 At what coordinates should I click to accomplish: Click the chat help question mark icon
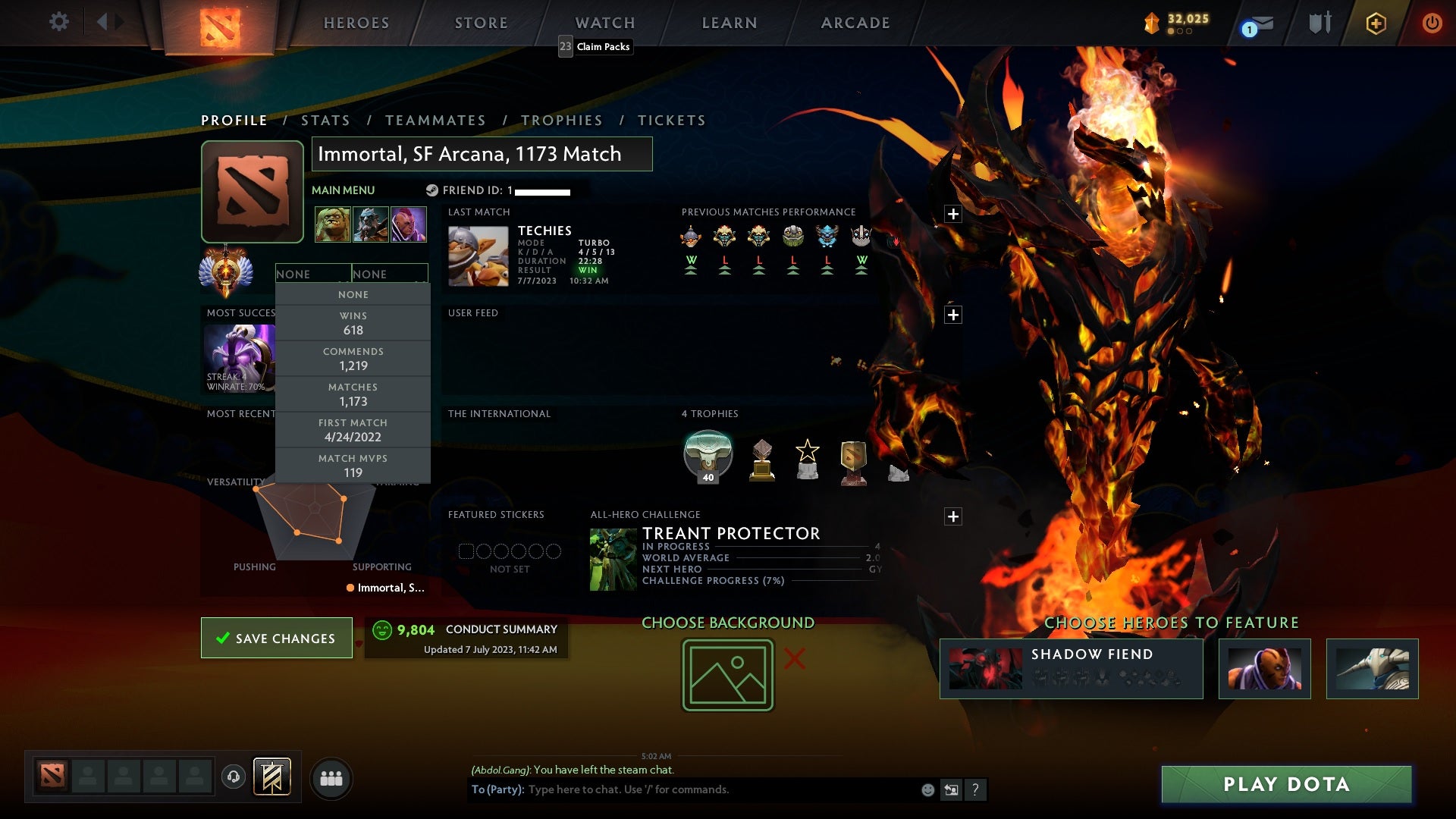(975, 789)
